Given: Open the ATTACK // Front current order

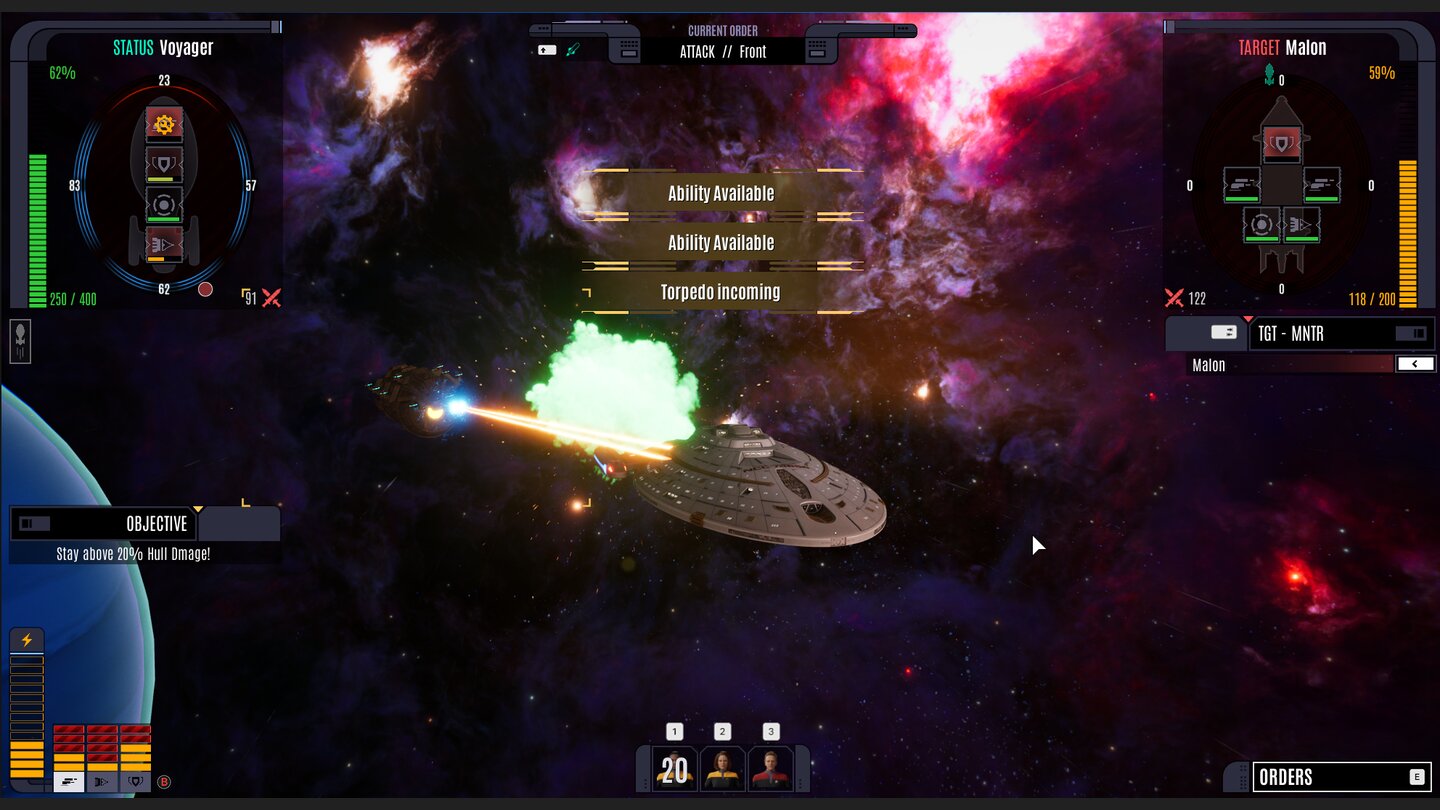Looking at the screenshot, I should [722, 51].
